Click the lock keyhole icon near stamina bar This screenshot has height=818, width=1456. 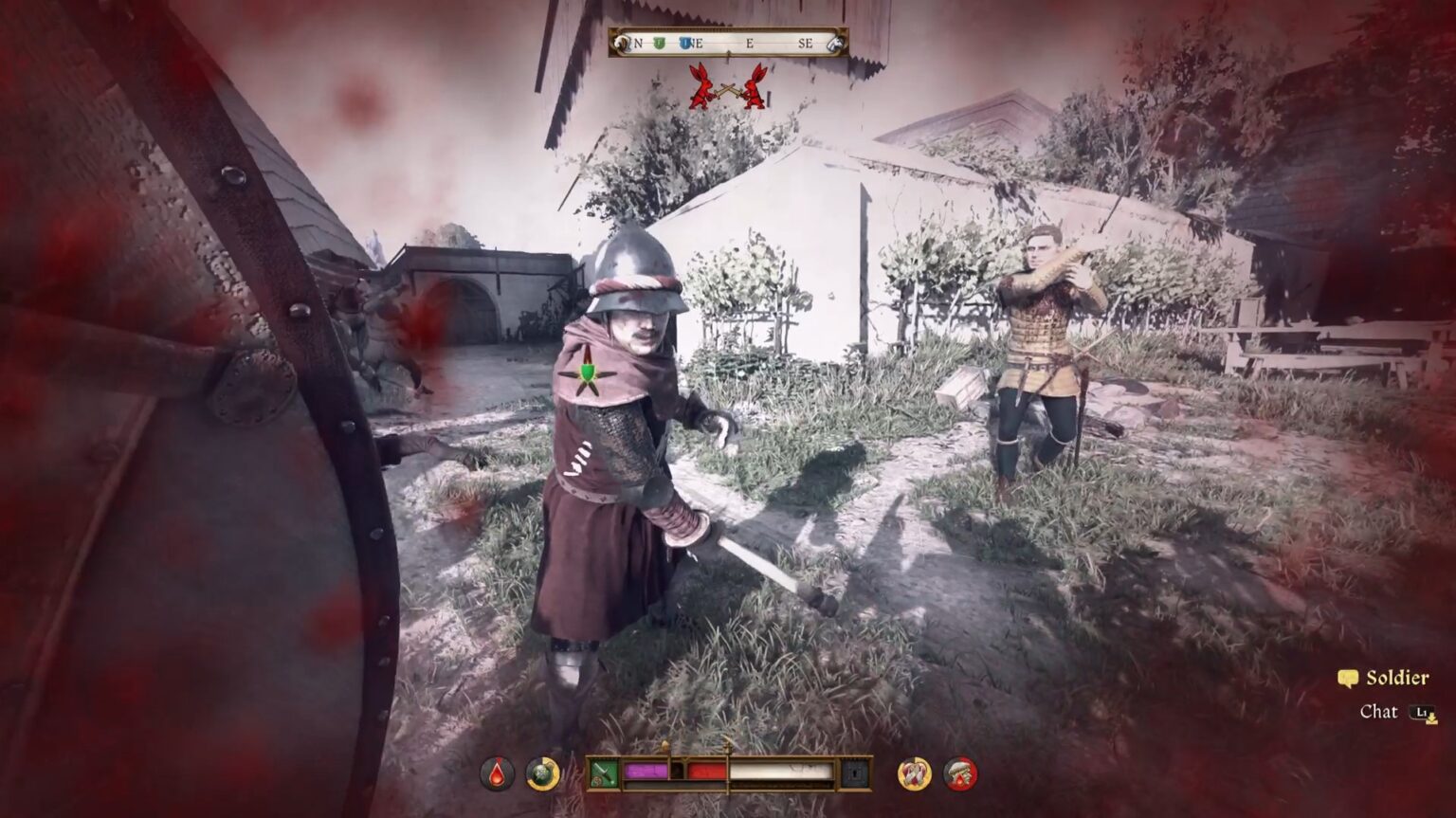(x=856, y=772)
